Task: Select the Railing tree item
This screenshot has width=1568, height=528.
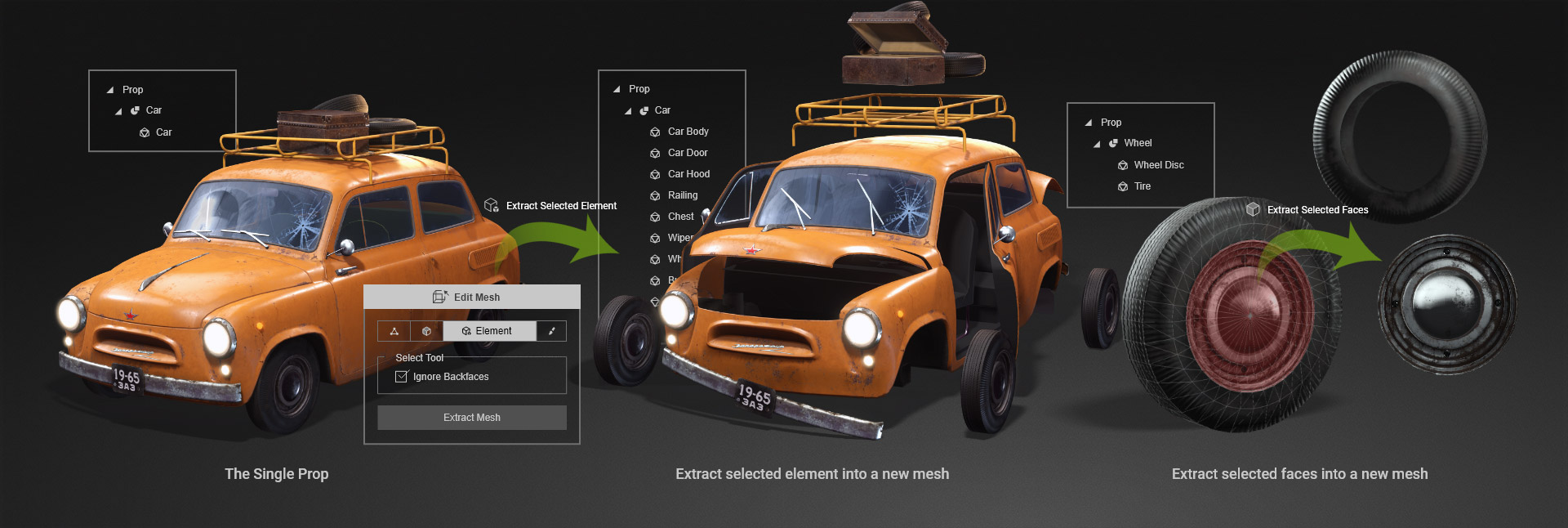Action: click(x=682, y=195)
